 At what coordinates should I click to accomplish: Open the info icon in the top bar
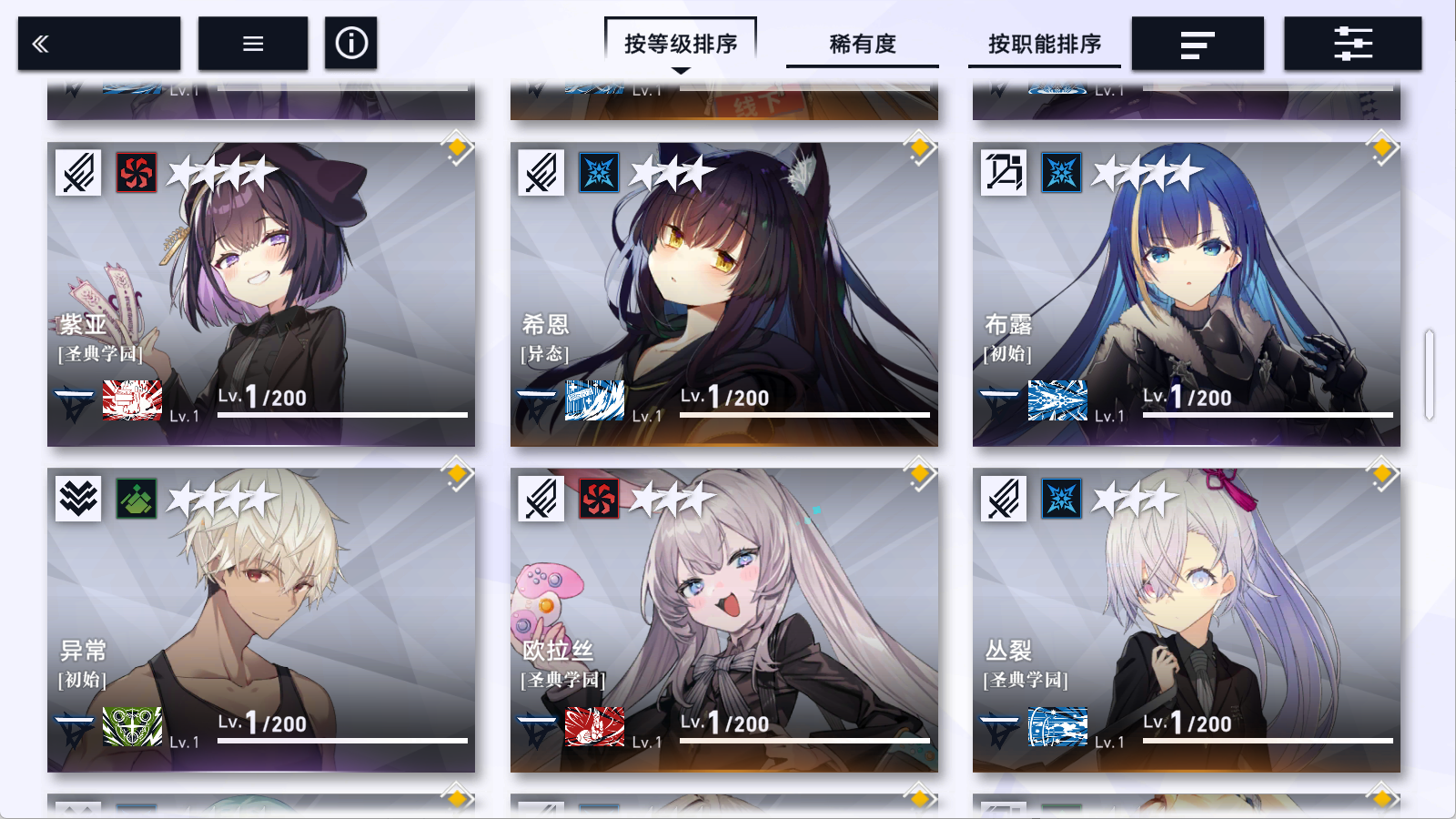tap(350, 42)
